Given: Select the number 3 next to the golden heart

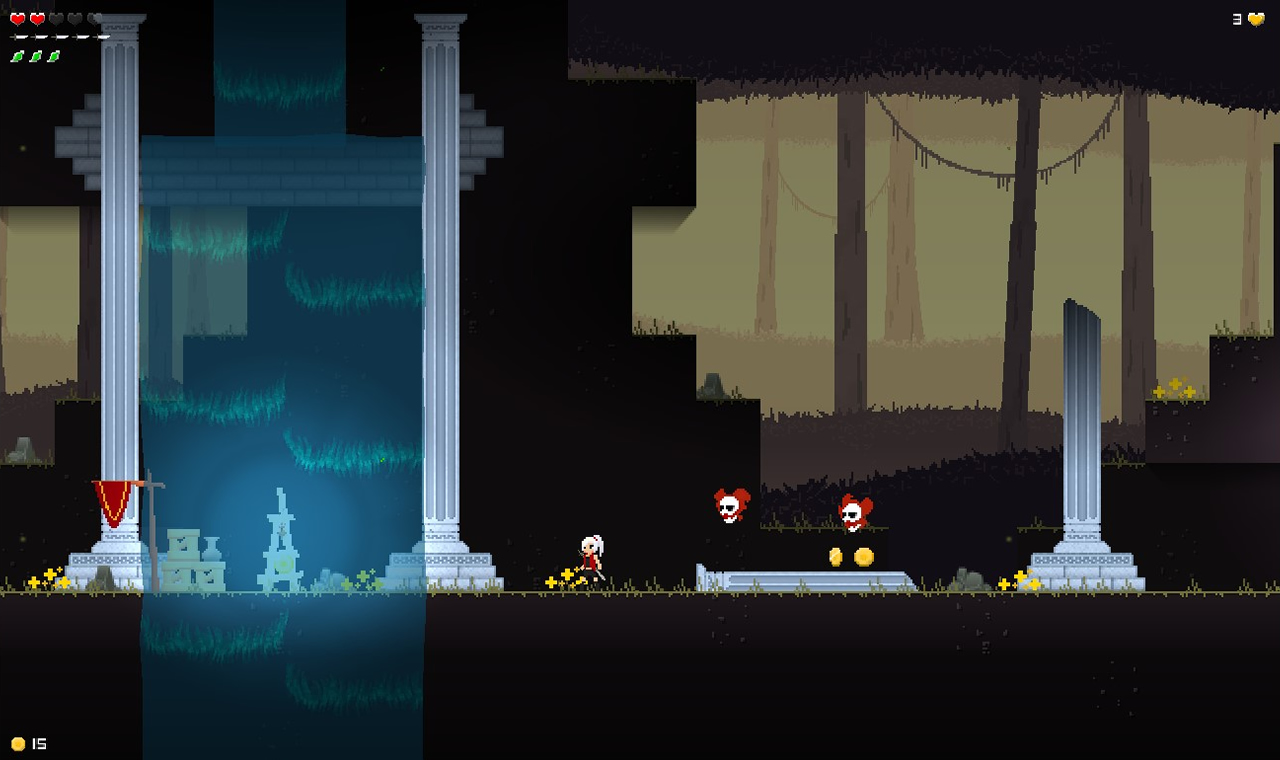Looking at the screenshot, I should pos(1237,17).
